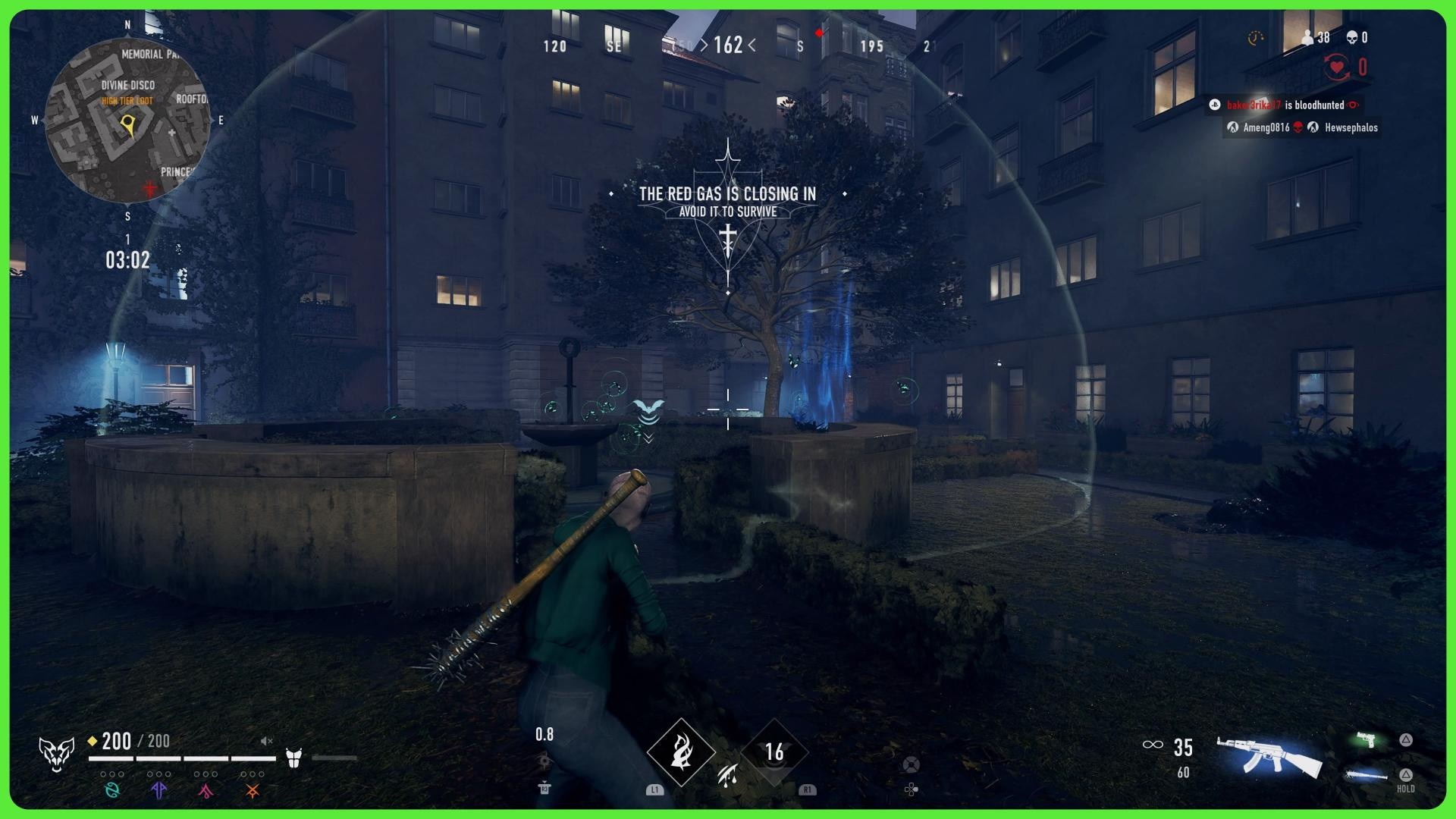Activate the flame diamond clan ability
This screenshot has height=819, width=1456.
[681, 752]
